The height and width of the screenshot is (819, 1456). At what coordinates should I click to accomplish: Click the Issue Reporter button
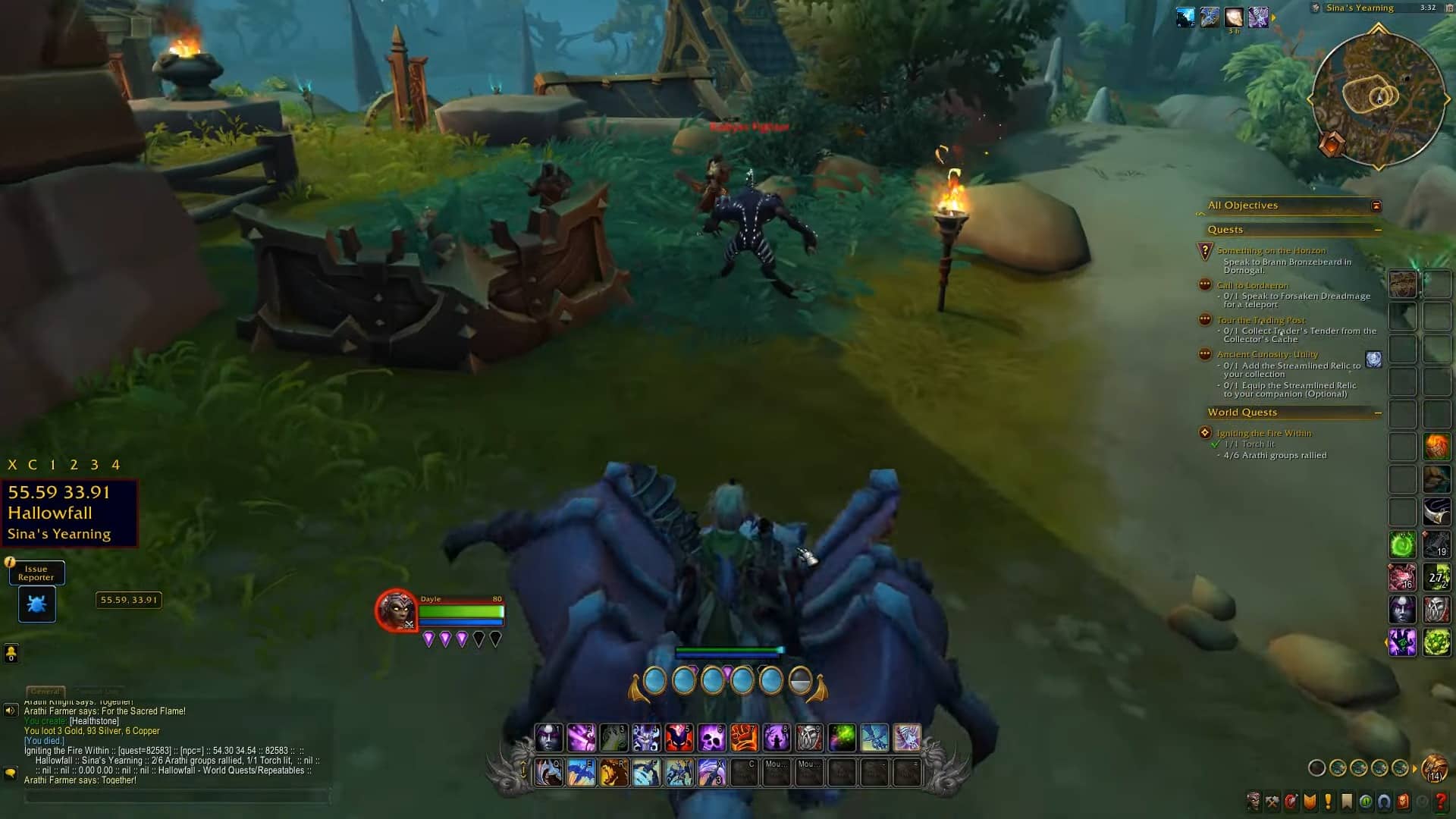pyautogui.click(x=37, y=573)
